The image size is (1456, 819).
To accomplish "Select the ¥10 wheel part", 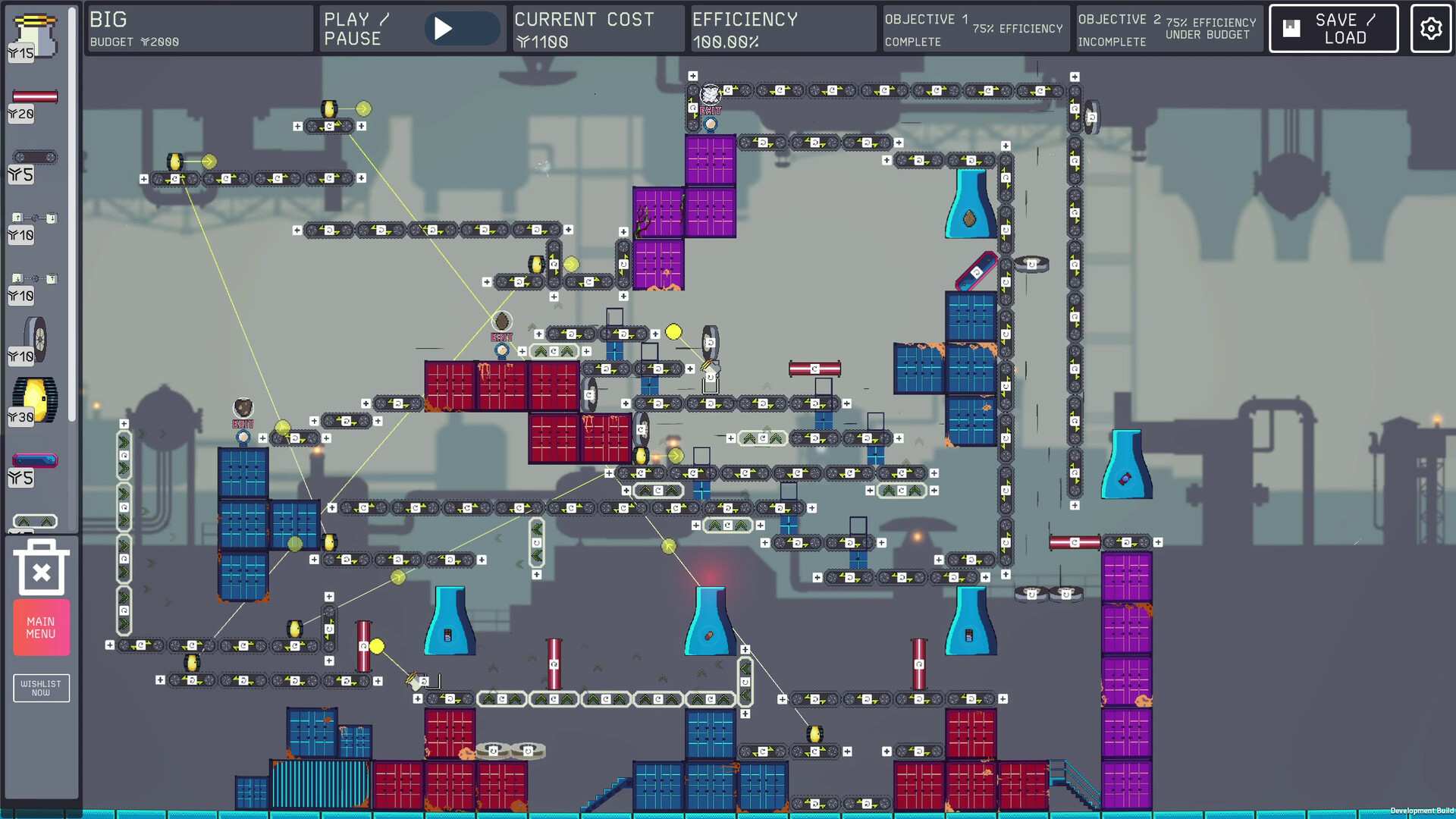I will point(34,337).
